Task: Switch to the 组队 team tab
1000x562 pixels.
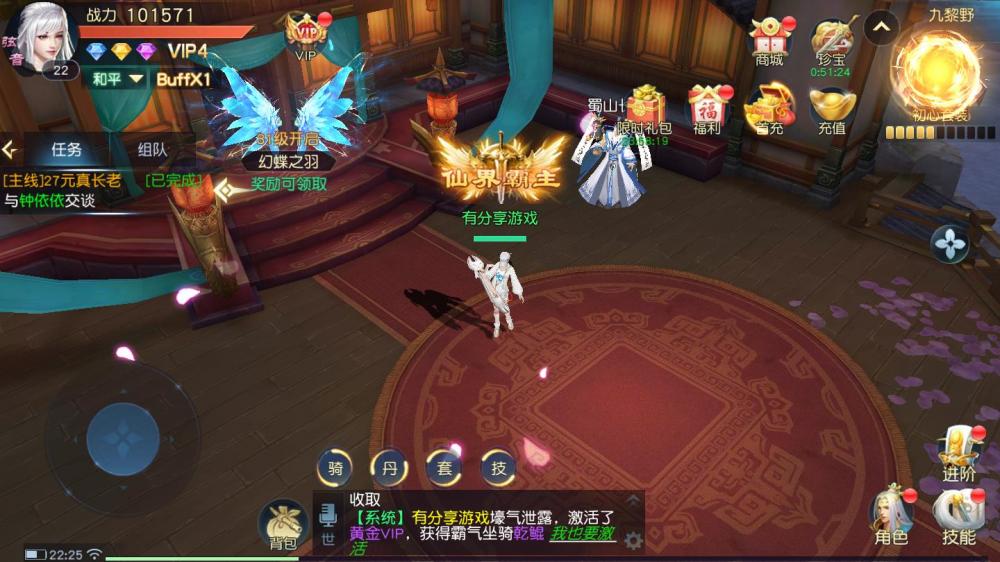Action: [152, 150]
